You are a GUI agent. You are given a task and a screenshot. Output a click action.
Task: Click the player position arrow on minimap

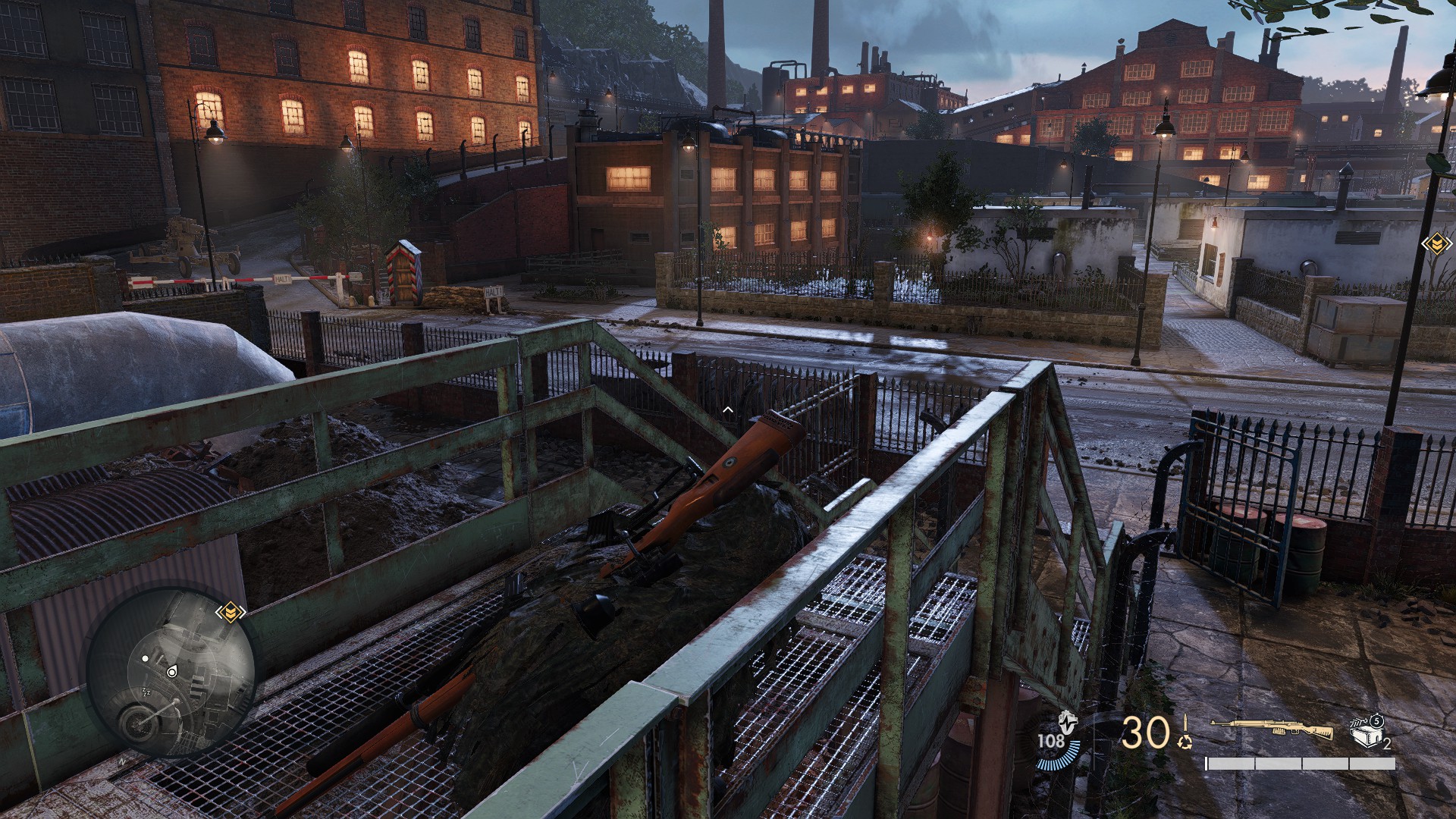(x=171, y=671)
